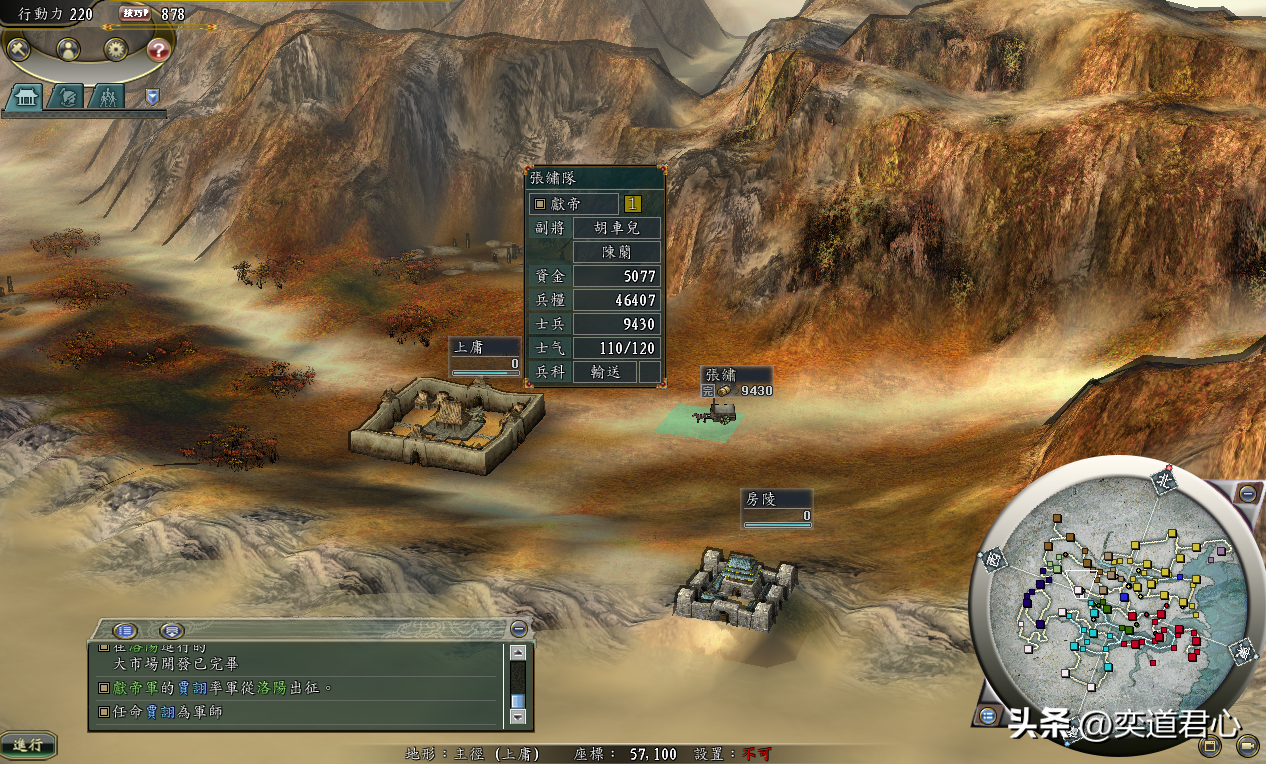Open the gear settings icon
The height and width of the screenshot is (764, 1266).
116,48
